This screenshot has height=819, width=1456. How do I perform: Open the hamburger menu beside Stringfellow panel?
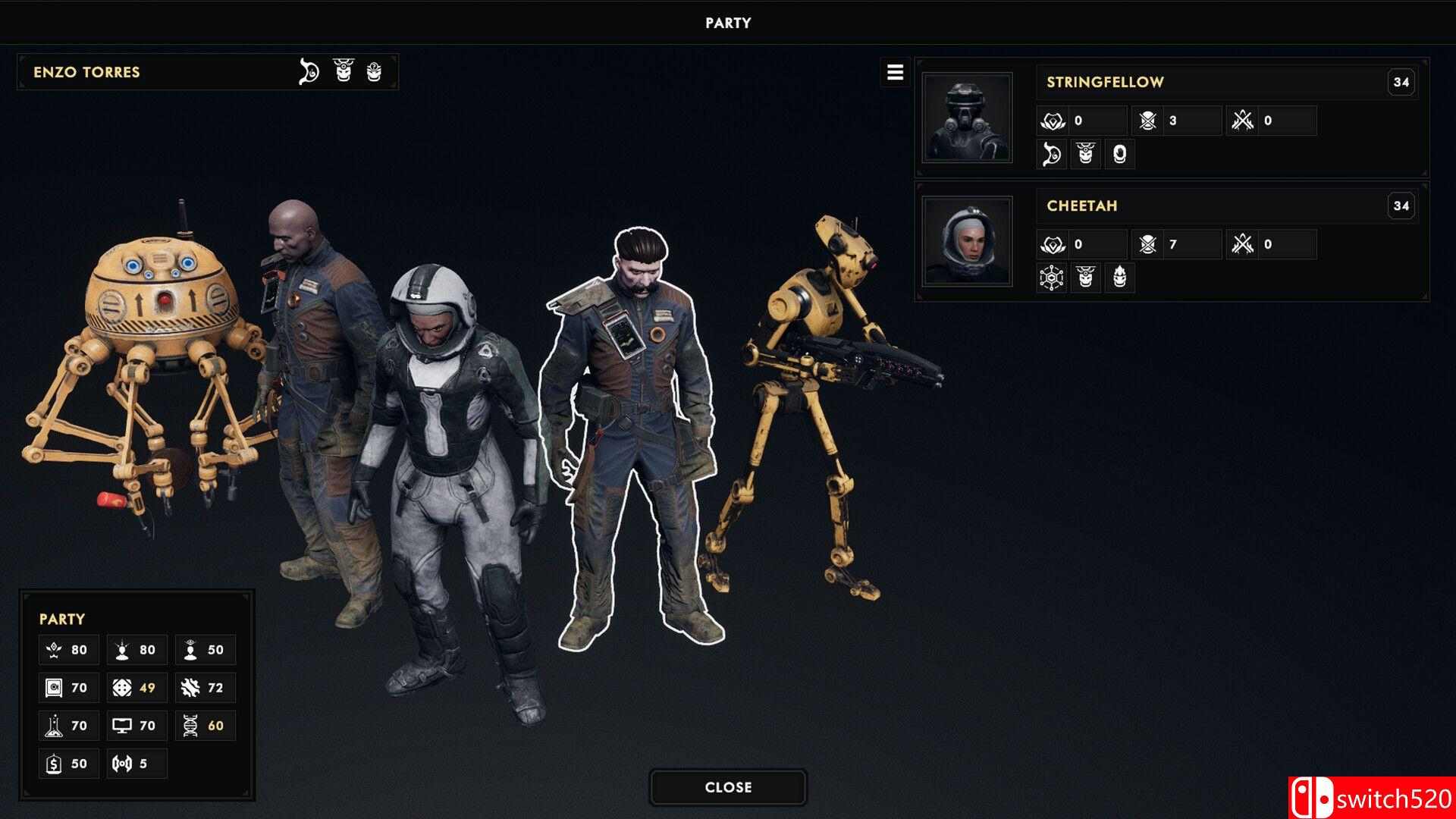point(896,73)
